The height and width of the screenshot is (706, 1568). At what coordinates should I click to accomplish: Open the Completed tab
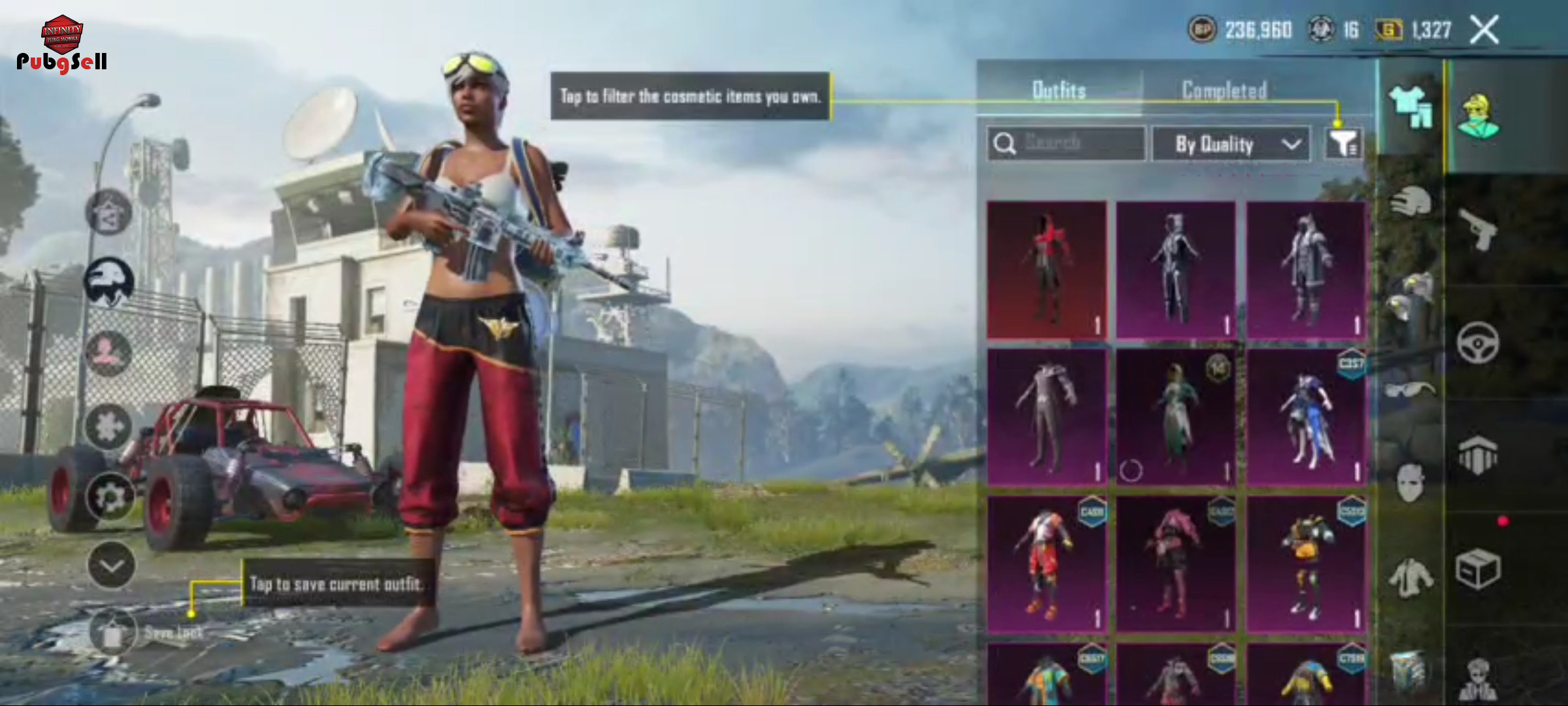pyautogui.click(x=1224, y=90)
